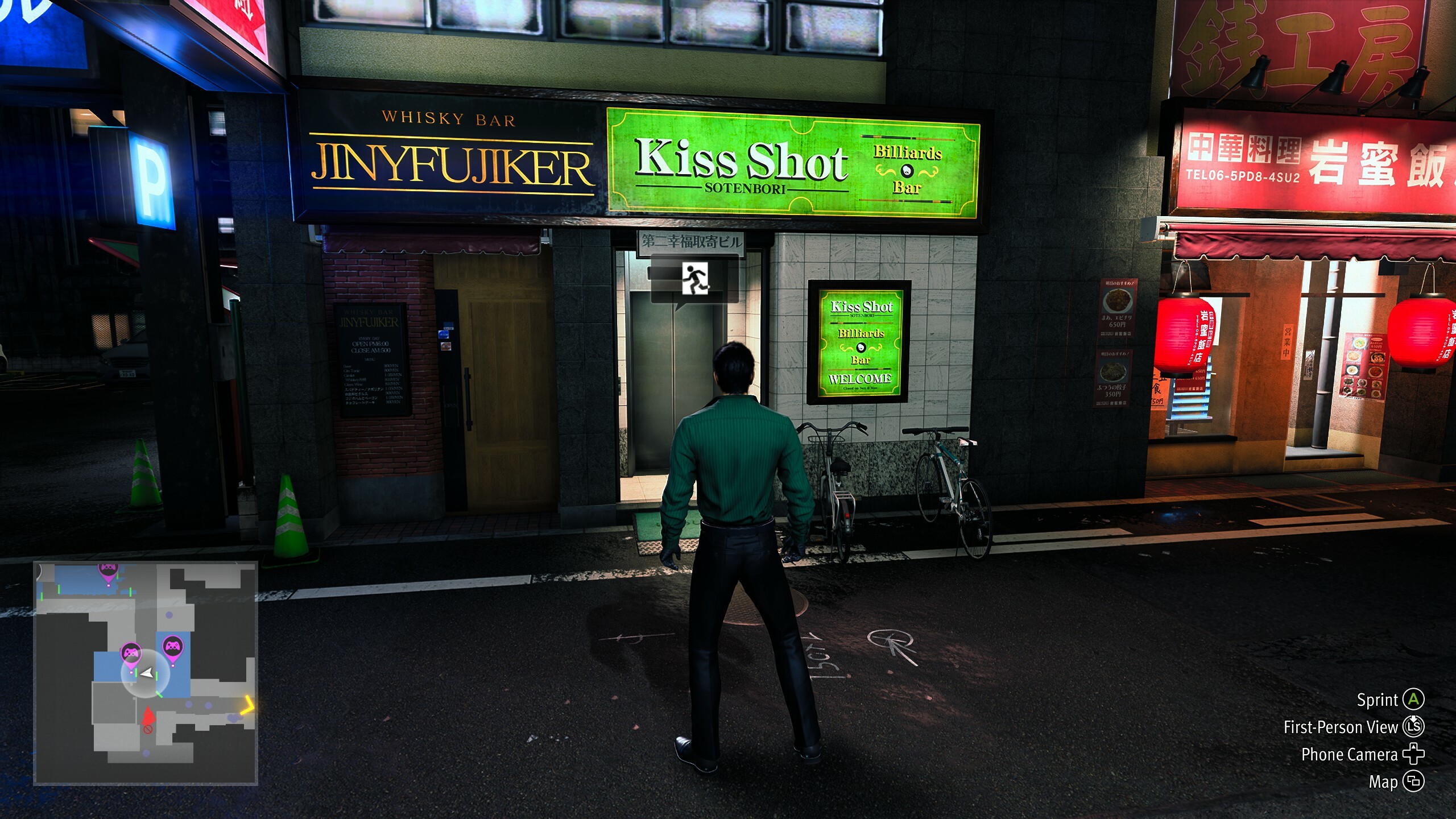Click the running-man entrance icon above the door
The height and width of the screenshot is (819, 1456).
(x=695, y=279)
